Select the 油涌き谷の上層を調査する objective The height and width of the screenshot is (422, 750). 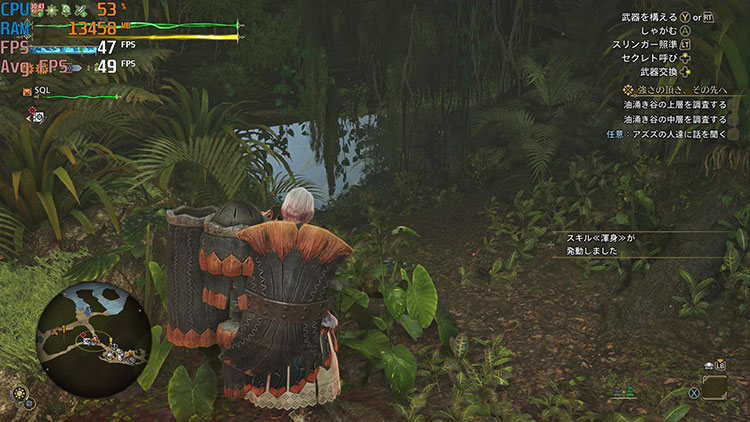(x=673, y=105)
